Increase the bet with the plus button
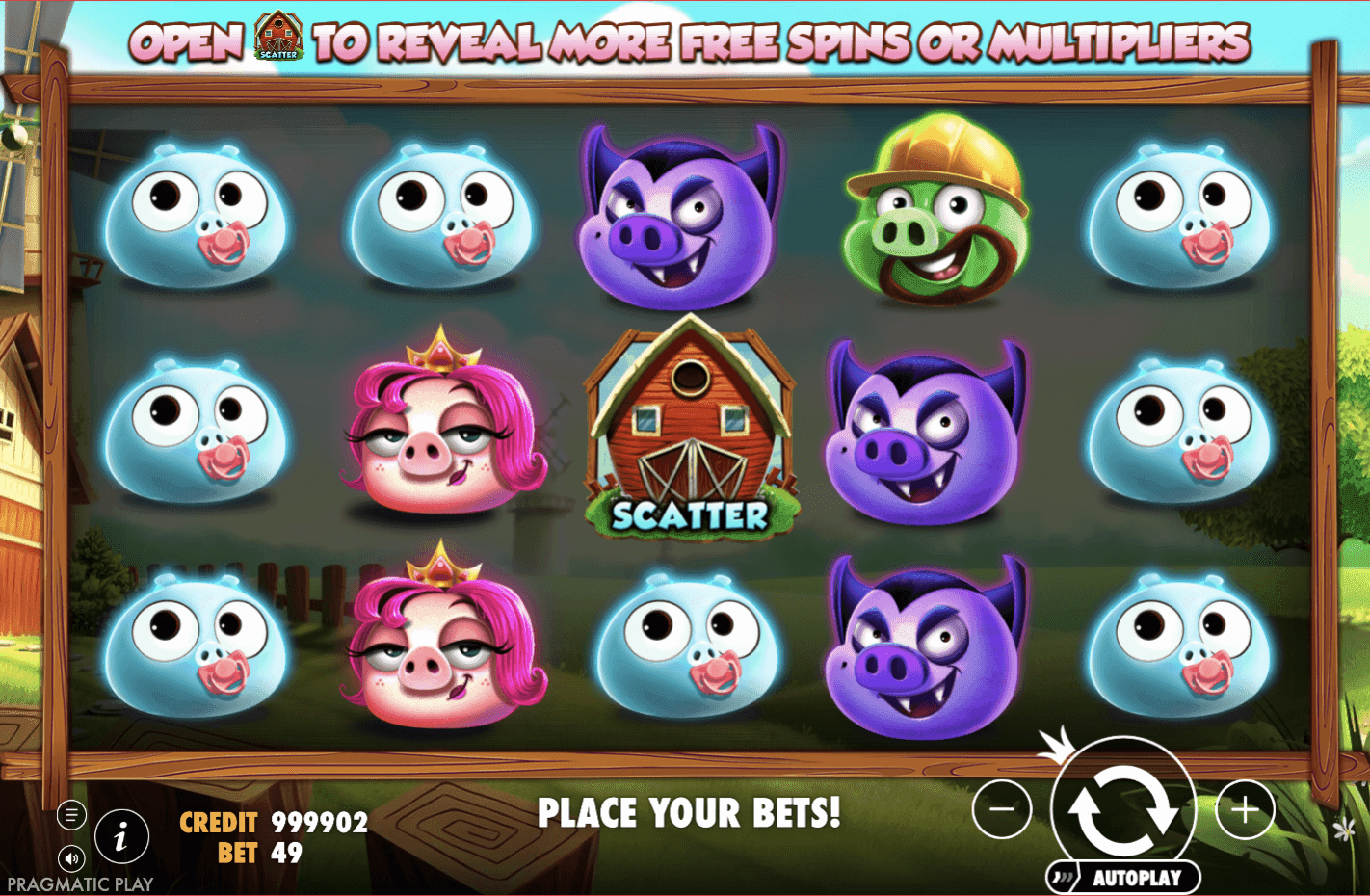The image size is (1370, 896). pos(1245,810)
